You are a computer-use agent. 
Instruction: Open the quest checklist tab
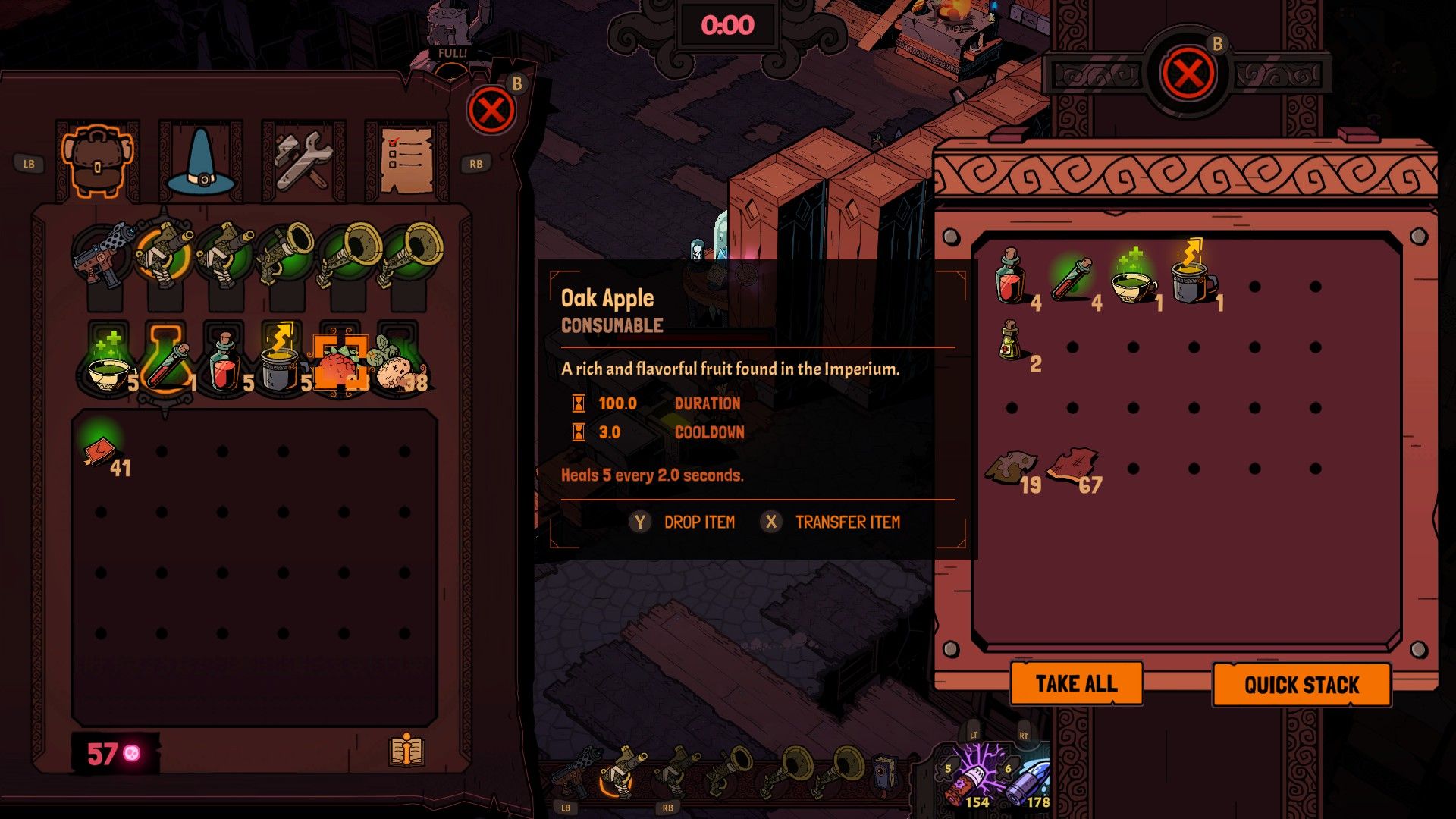point(403,161)
